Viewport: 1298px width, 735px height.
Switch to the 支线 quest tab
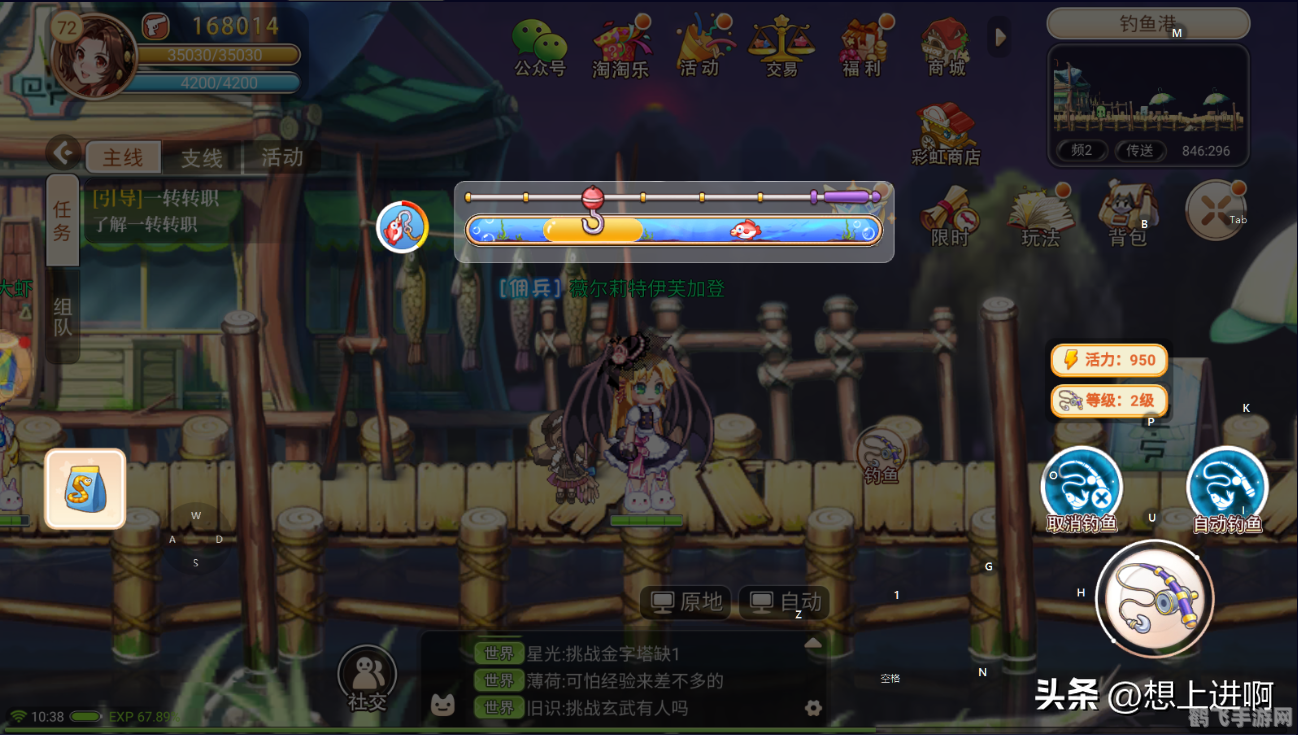click(200, 158)
